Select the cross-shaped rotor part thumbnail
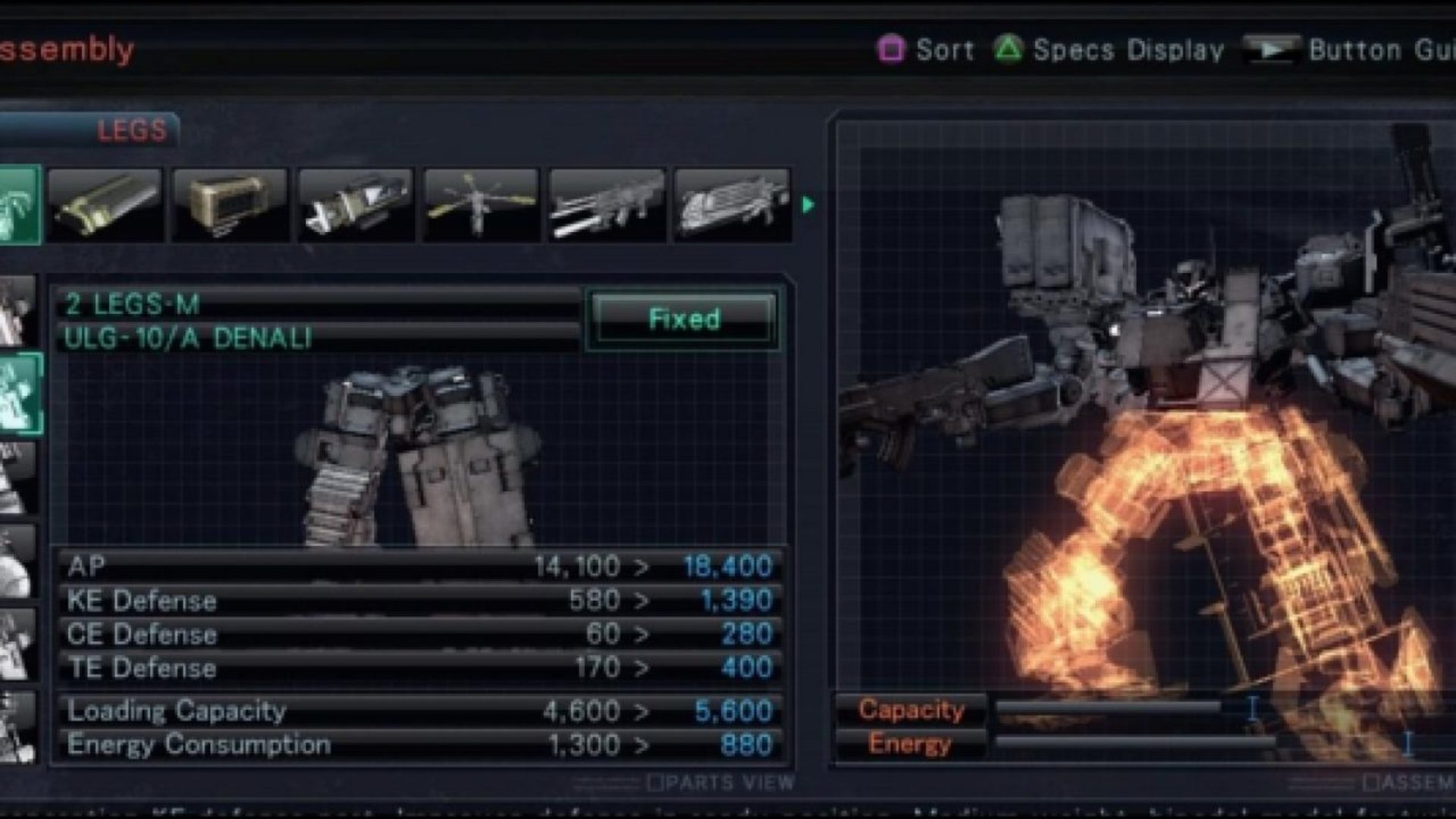Screen dimensions: 1456x819 (481, 205)
